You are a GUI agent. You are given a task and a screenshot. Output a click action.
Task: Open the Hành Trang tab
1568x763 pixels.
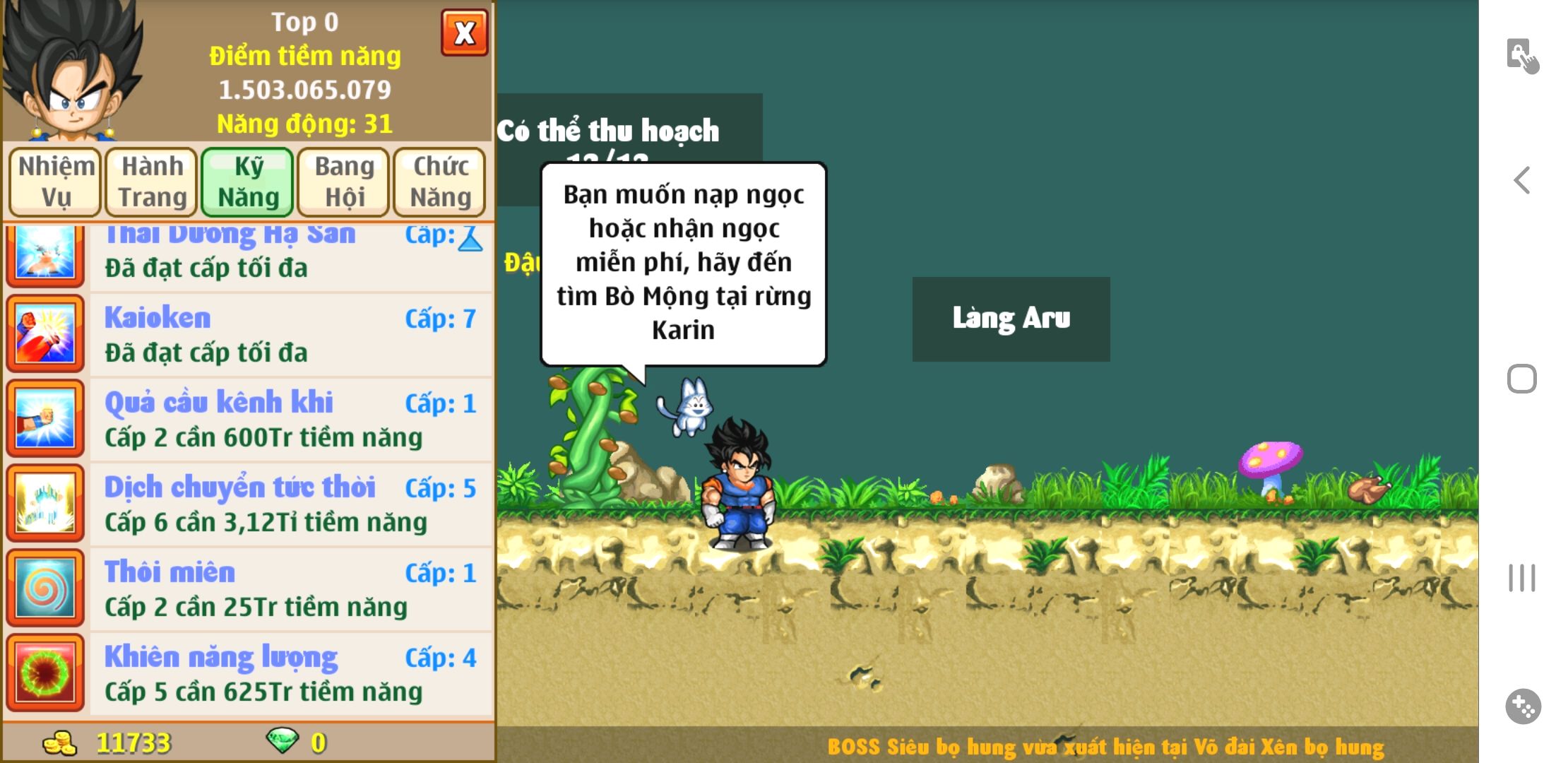click(152, 182)
